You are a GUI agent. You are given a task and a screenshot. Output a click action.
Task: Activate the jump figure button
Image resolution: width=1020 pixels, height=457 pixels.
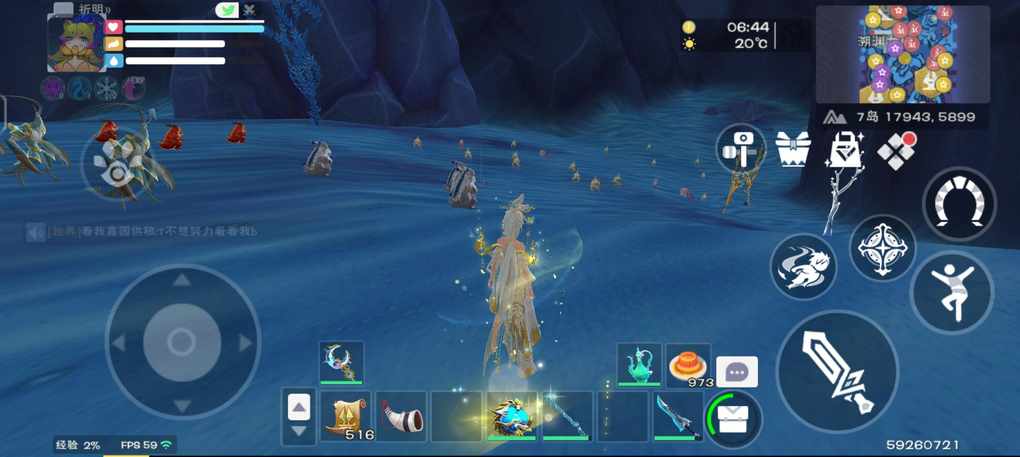[x=951, y=292]
